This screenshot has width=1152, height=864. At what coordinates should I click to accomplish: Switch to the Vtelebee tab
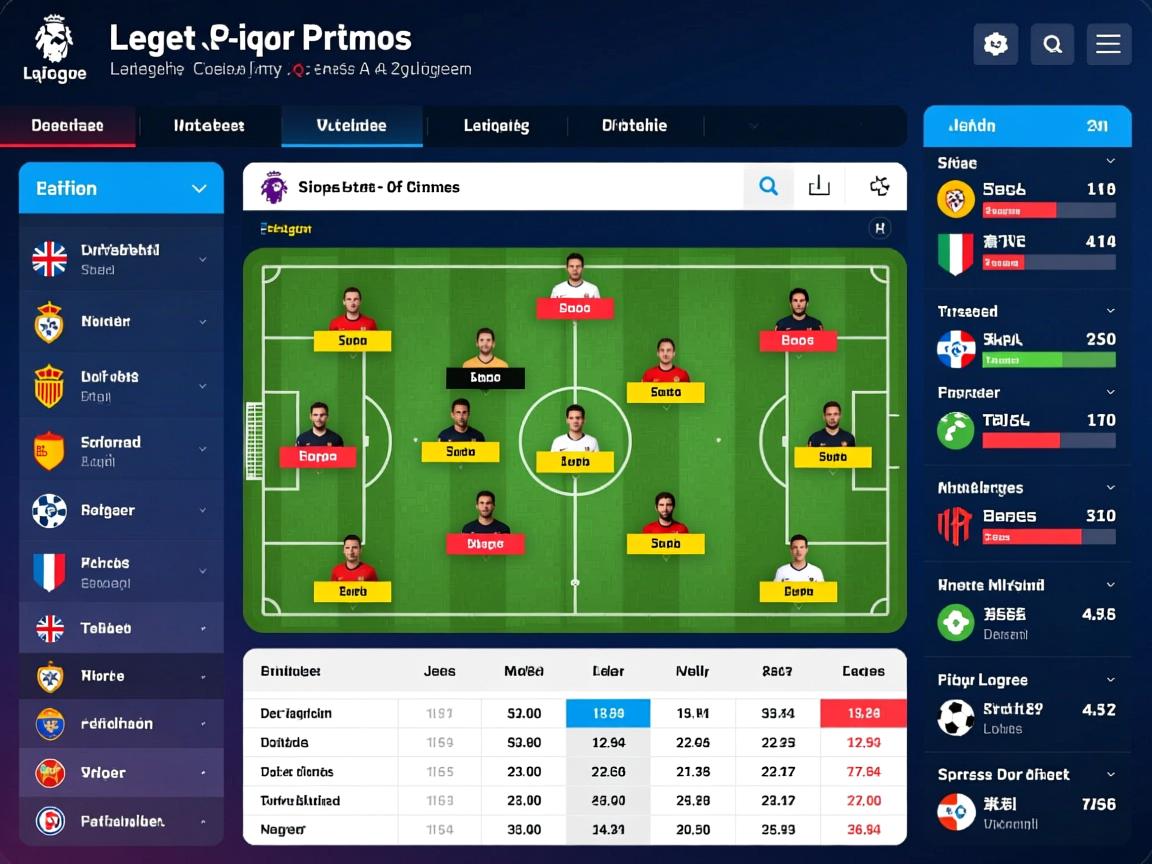click(x=351, y=126)
